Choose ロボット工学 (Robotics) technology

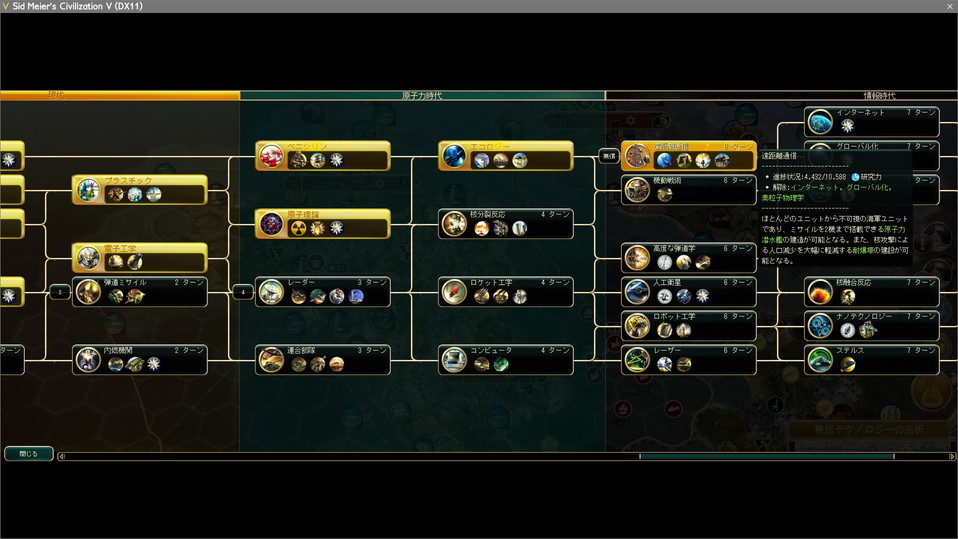[688, 325]
